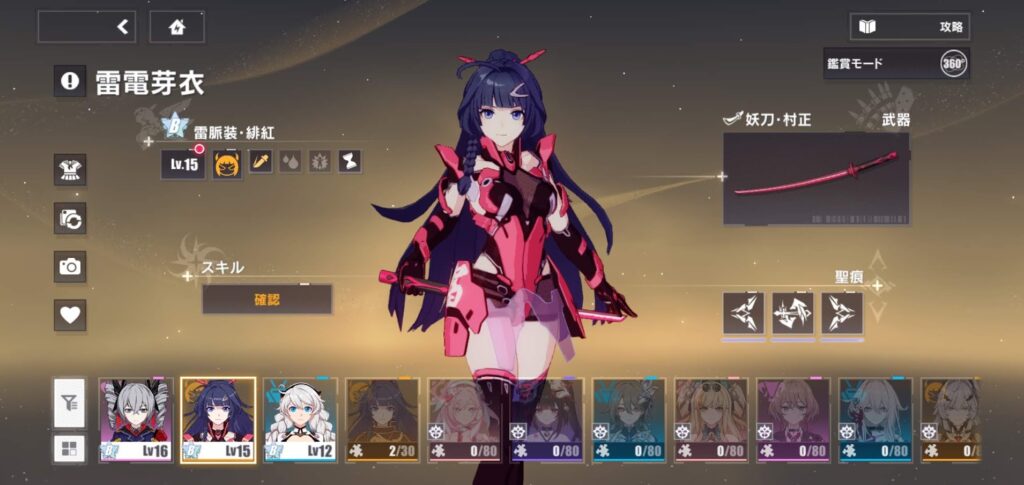Choose the Lv15 雷電芽衣 character card
This screenshot has width=1024, height=485.
tap(218, 420)
